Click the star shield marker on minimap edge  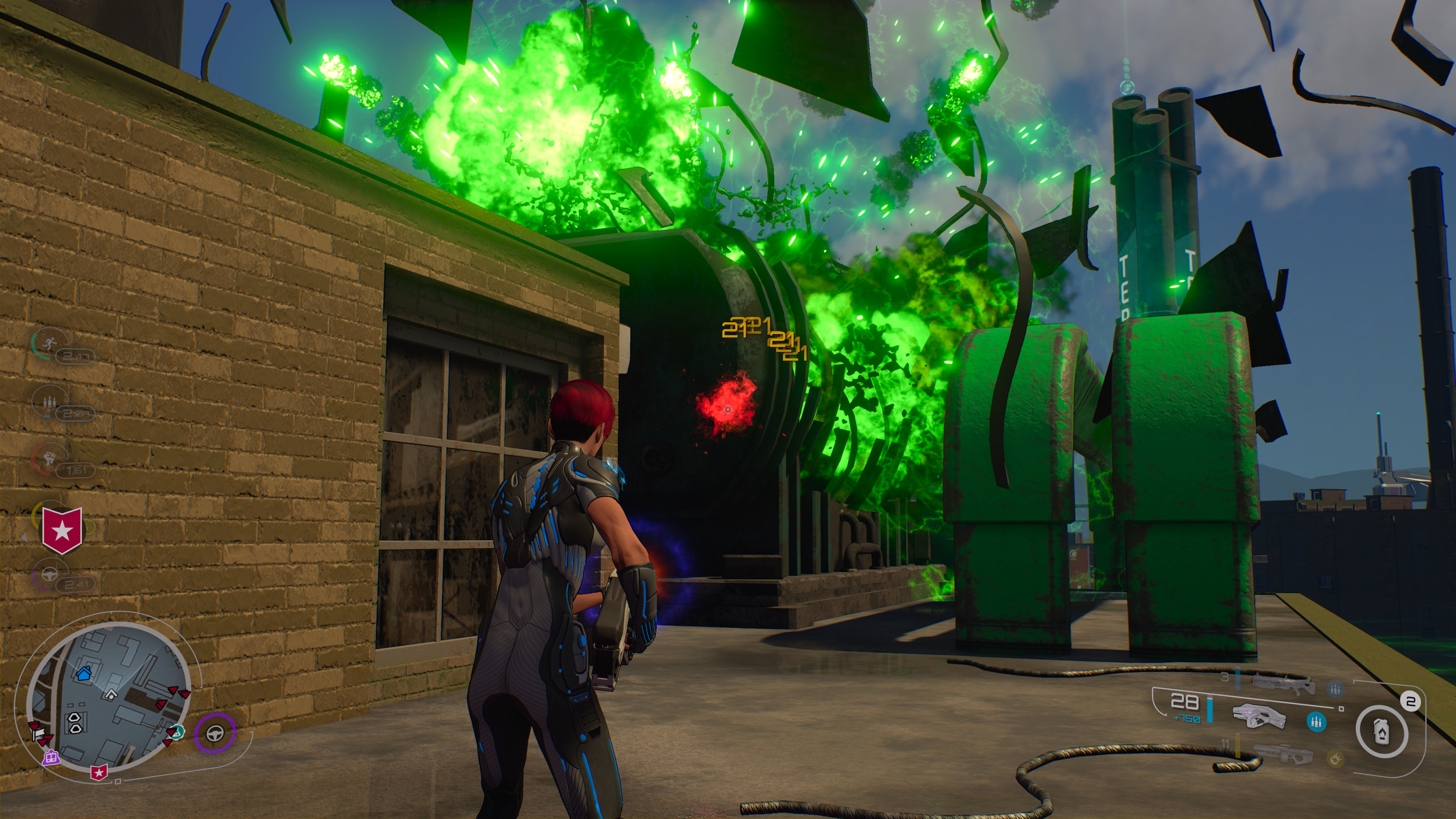(99, 772)
